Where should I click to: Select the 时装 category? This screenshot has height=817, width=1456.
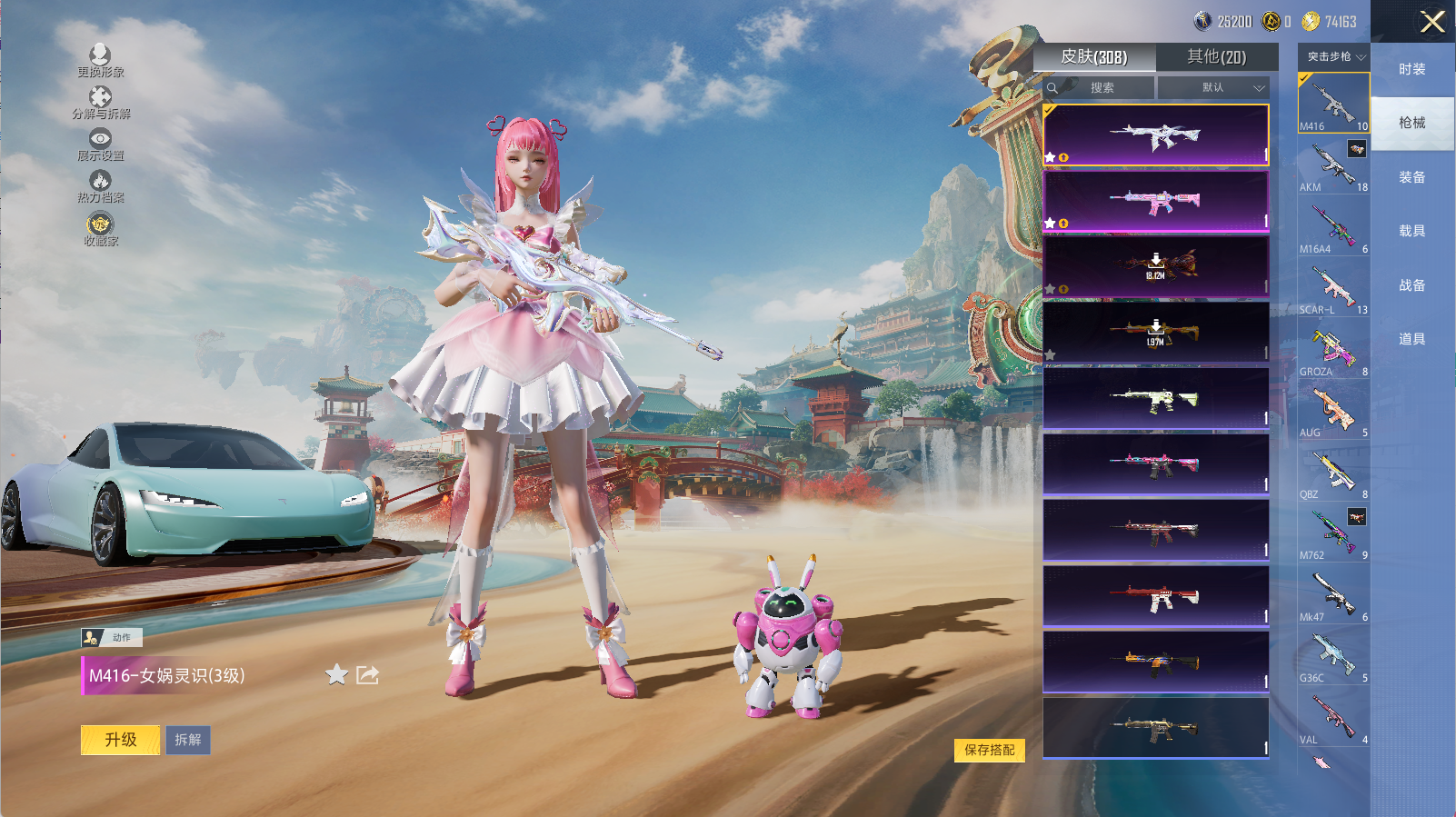coord(1411,69)
